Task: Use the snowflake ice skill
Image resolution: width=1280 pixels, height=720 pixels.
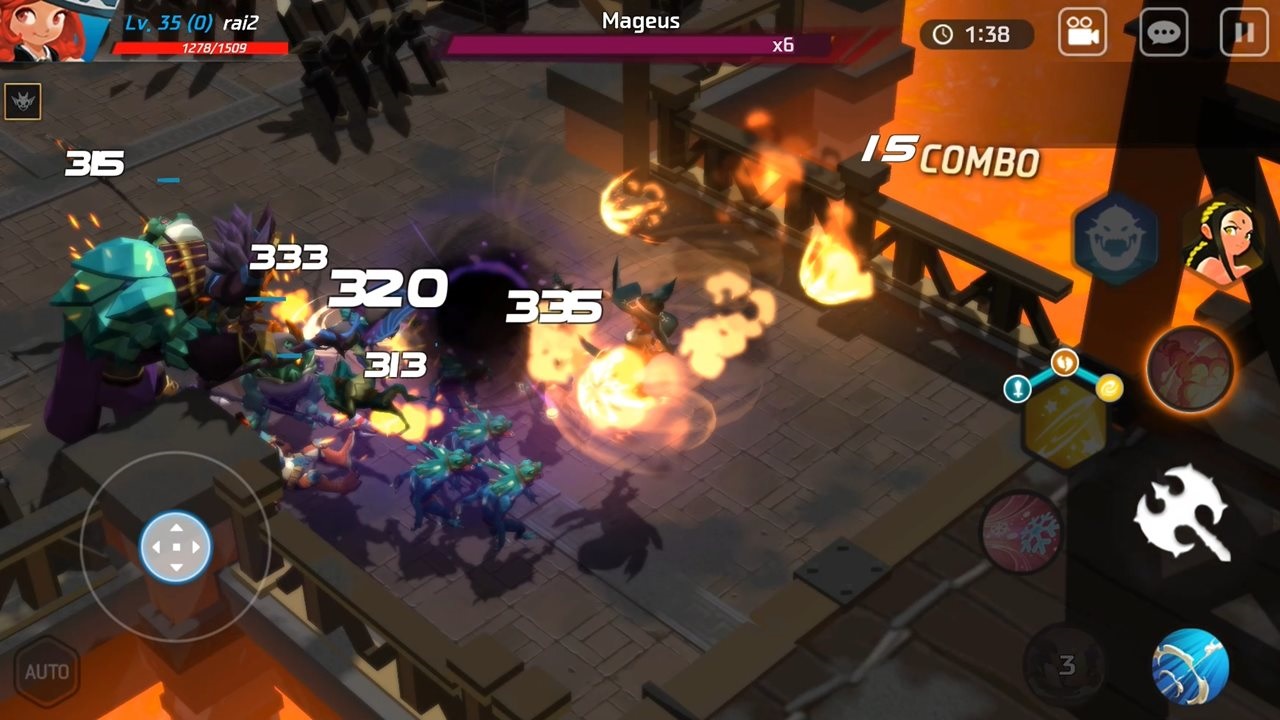Action: point(1021,531)
